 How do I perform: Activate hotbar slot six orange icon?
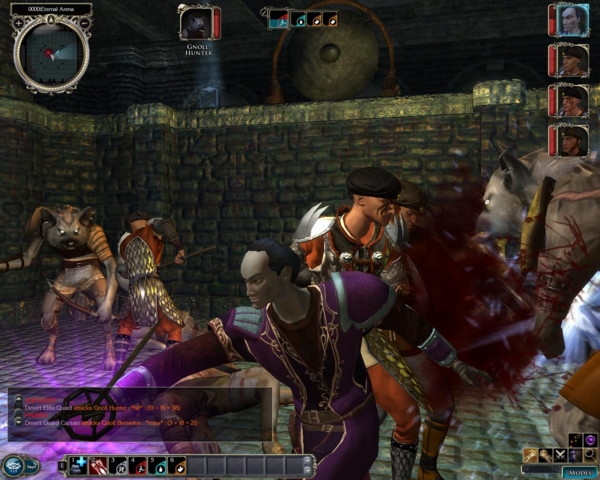[x=177, y=465]
